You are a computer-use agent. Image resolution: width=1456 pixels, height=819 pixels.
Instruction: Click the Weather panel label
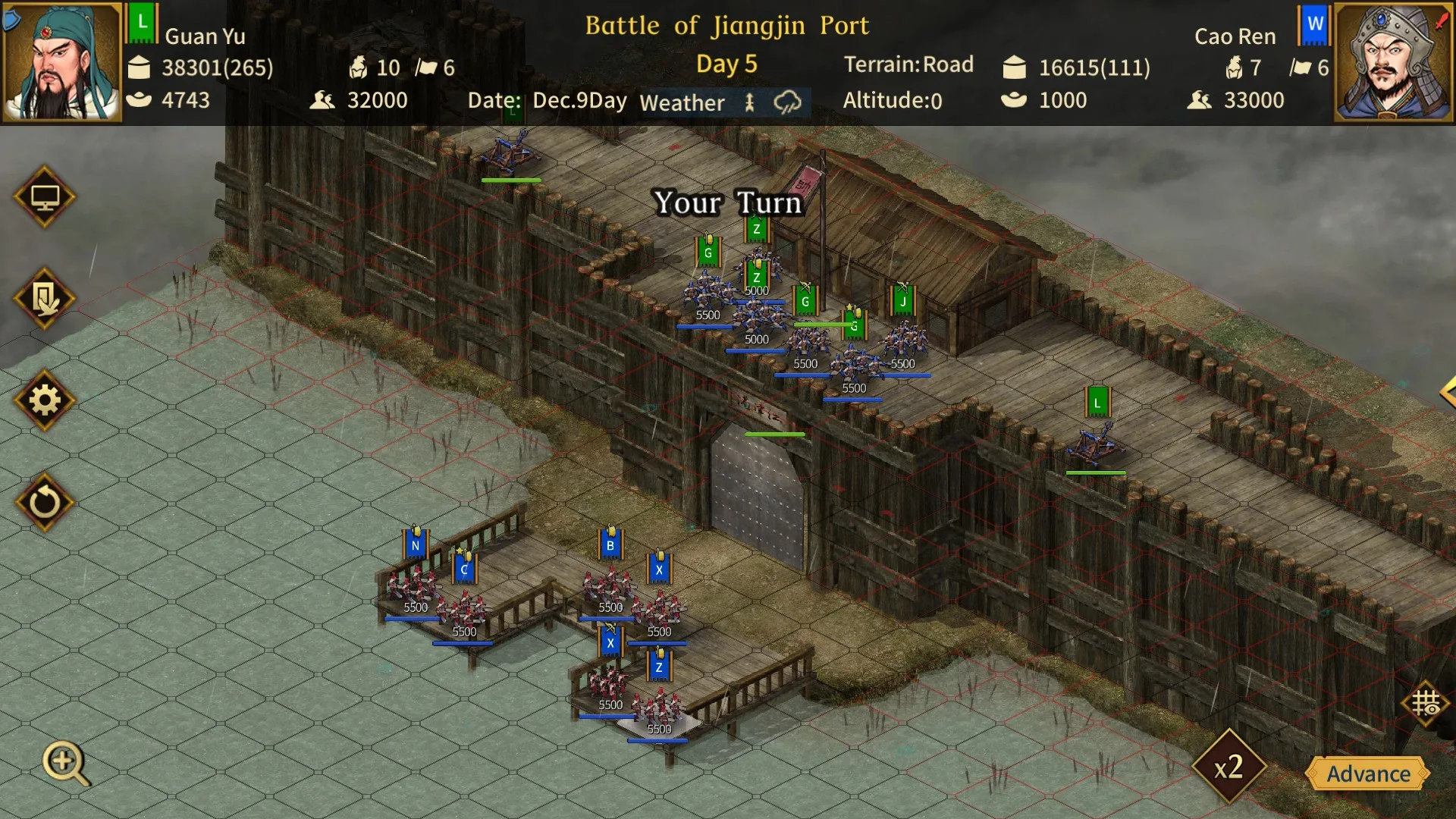(682, 102)
